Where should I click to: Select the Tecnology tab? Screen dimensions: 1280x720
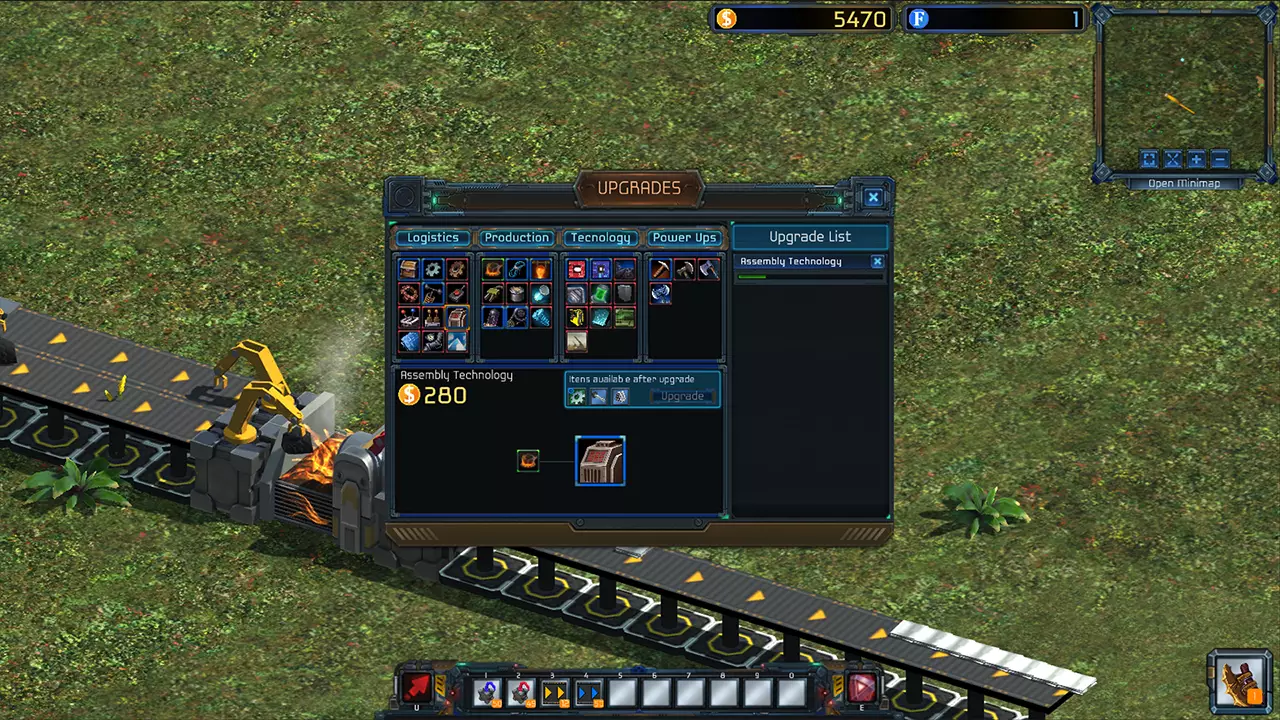tap(600, 238)
